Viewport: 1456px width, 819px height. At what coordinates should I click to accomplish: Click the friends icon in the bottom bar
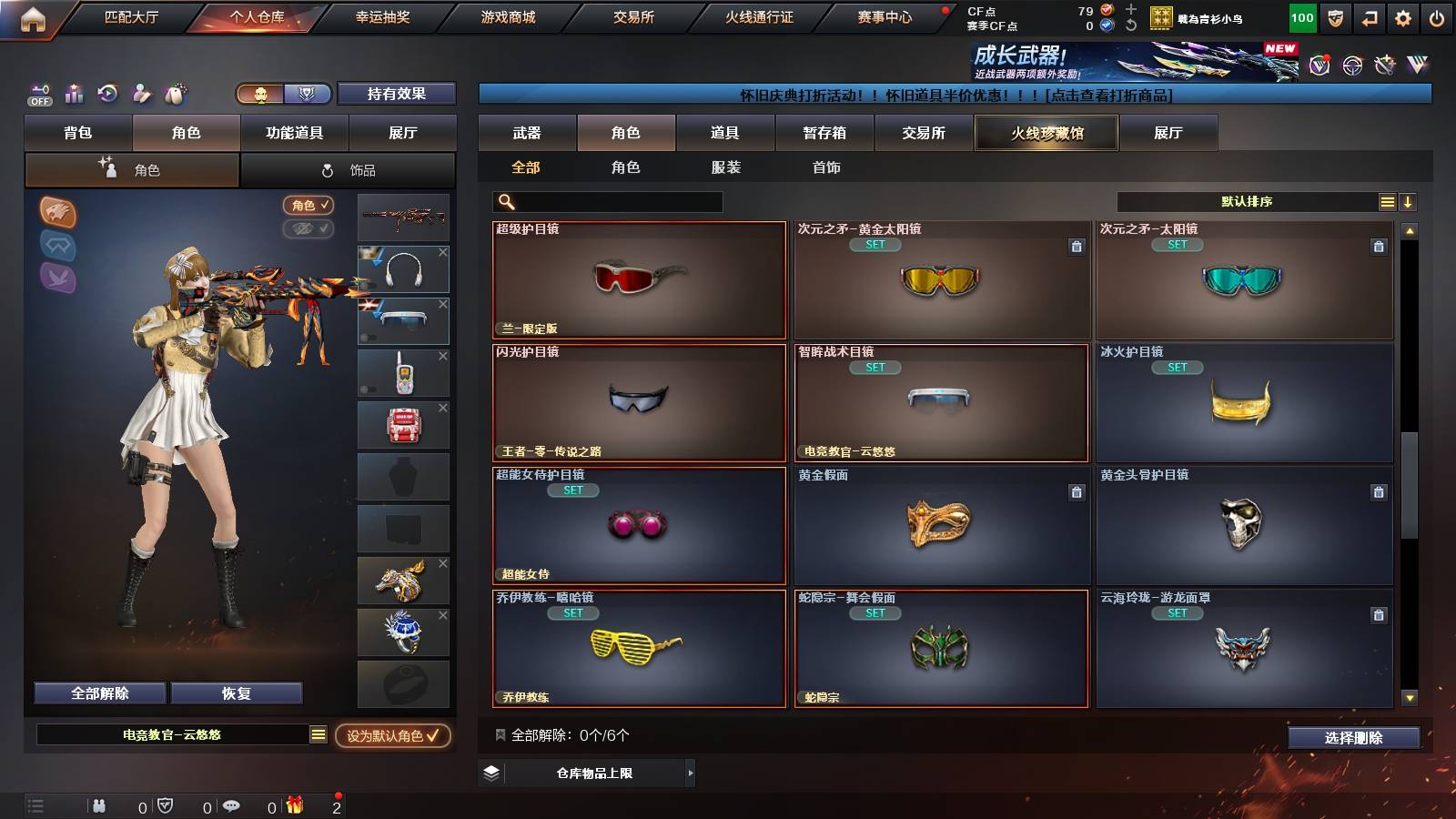pyautogui.click(x=98, y=805)
